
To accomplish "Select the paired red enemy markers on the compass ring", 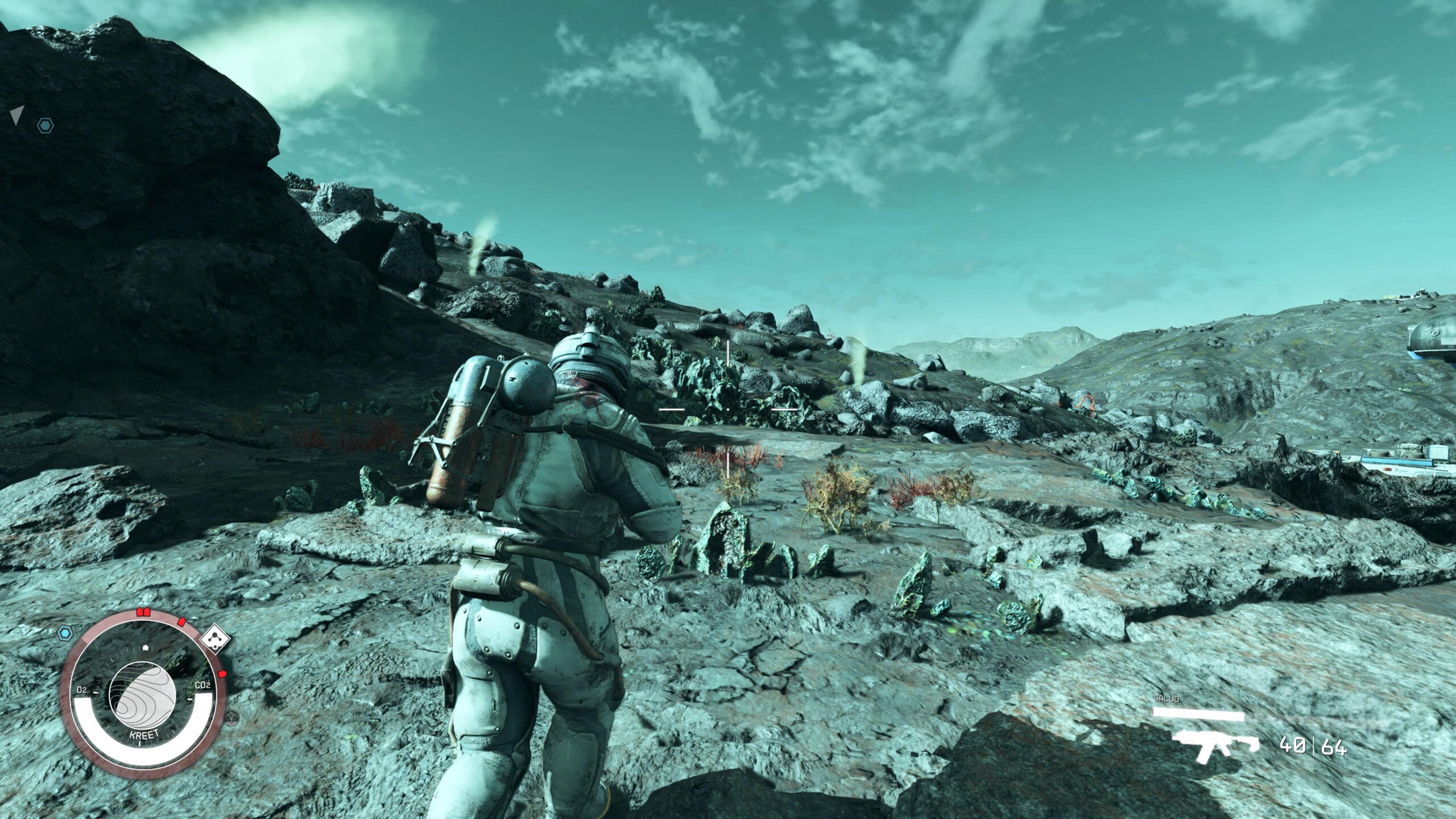I will pyautogui.click(x=142, y=613).
